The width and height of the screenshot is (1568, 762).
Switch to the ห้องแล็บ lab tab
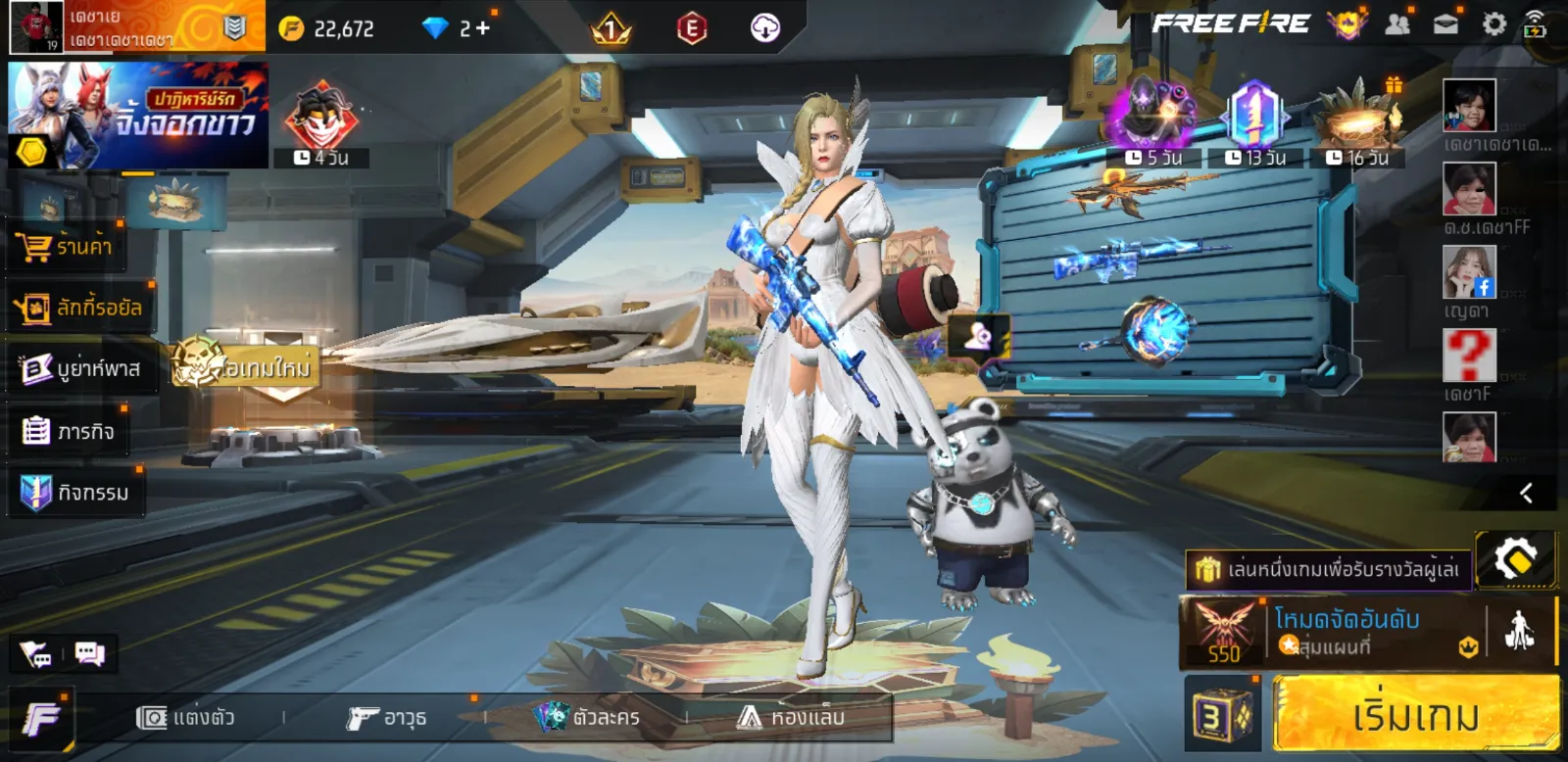pyautogui.click(x=792, y=718)
